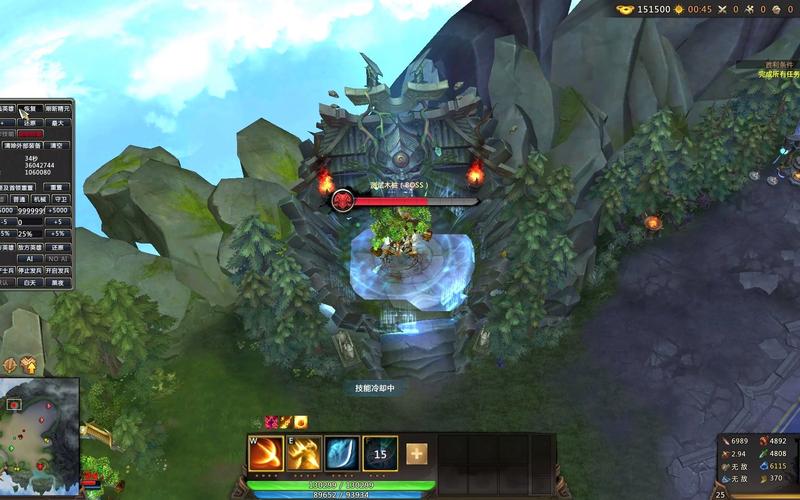This screenshot has width=800, height=500.
Task: Click the +5% increment button
Action: pos(58,234)
